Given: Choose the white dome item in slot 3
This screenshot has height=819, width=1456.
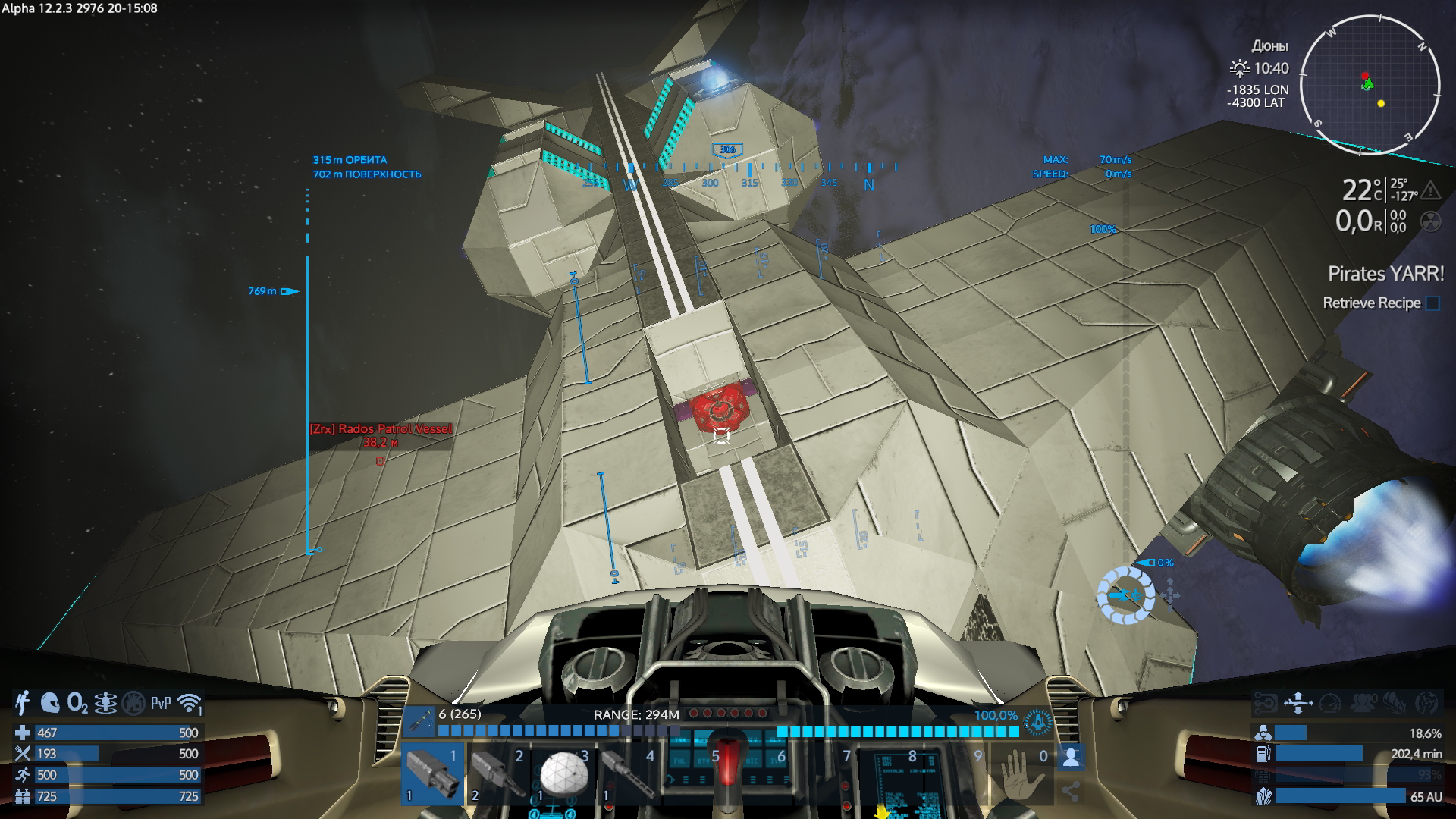Looking at the screenshot, I should click(x=563, y=773).
